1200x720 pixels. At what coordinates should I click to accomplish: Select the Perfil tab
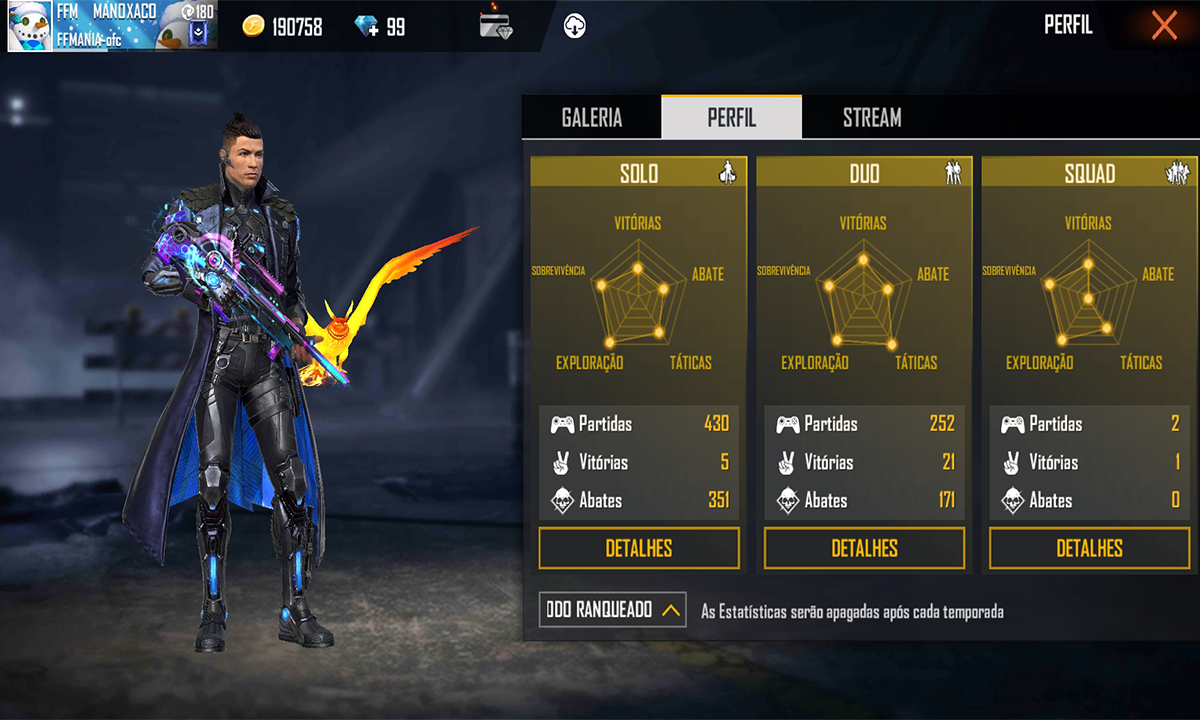coord(731,118)
